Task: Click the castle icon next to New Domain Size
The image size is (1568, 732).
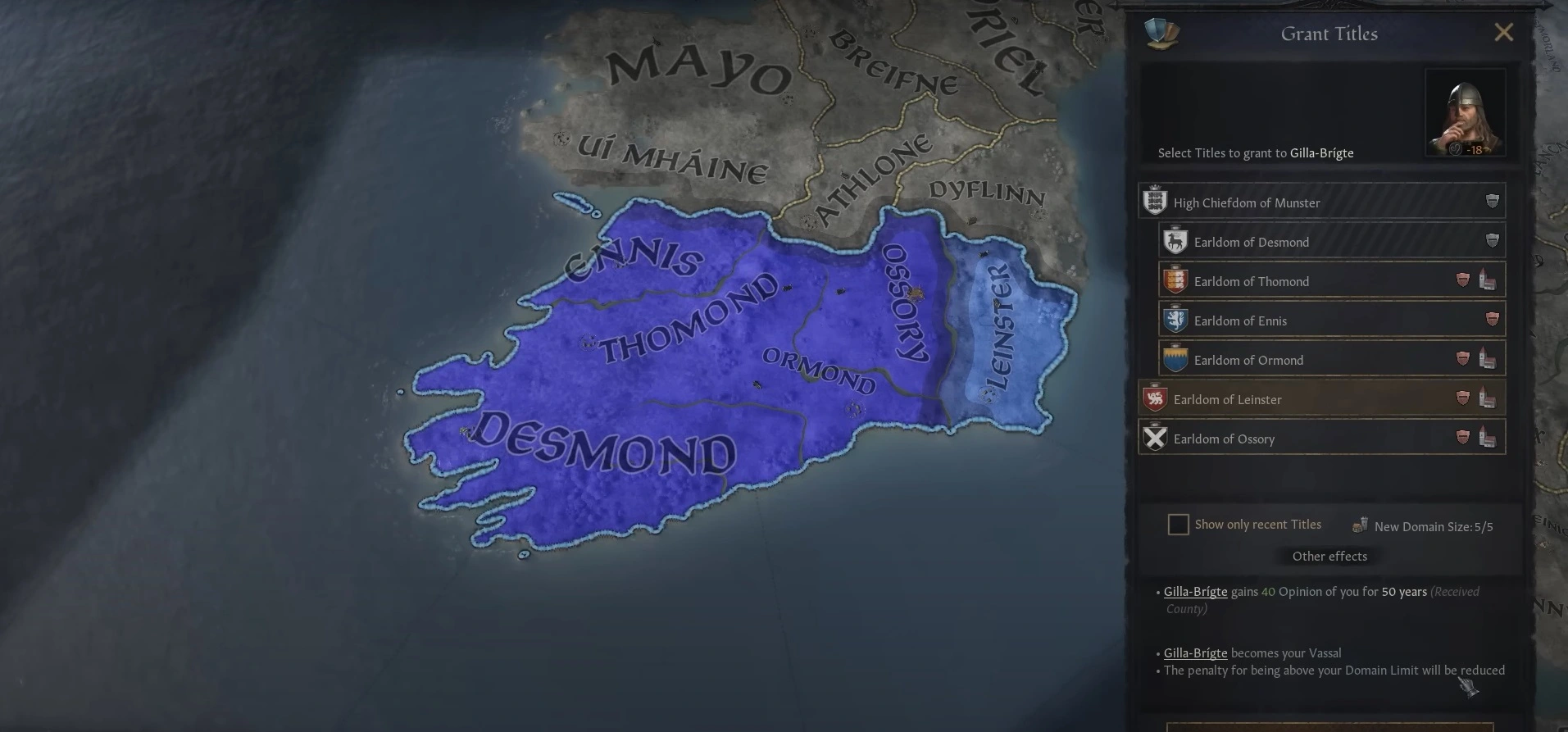Action: (1361, 525)
